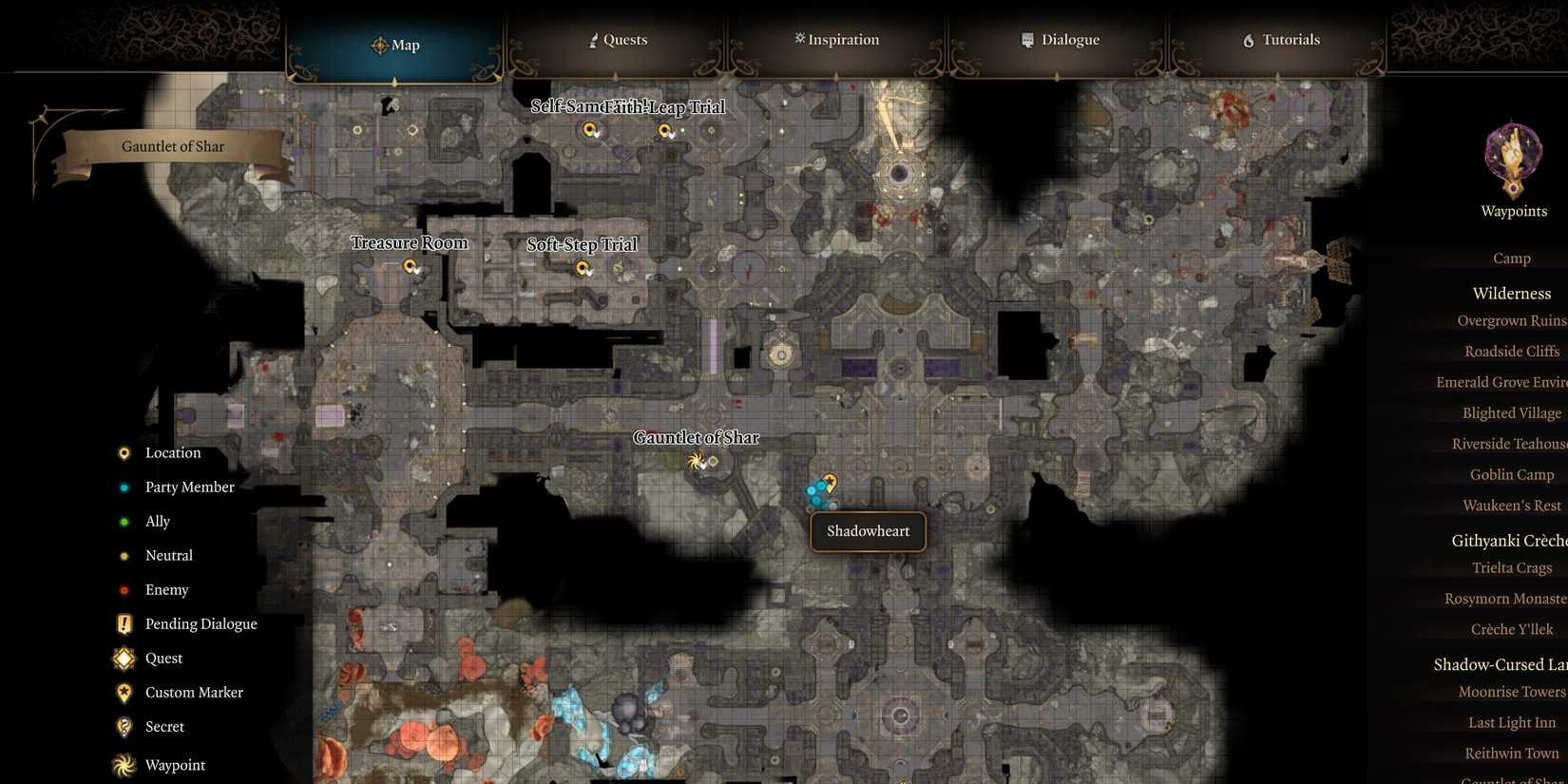Fast travel to Last Light Inn
This screenshot has width=1568, height=784.
[1511, 722]
